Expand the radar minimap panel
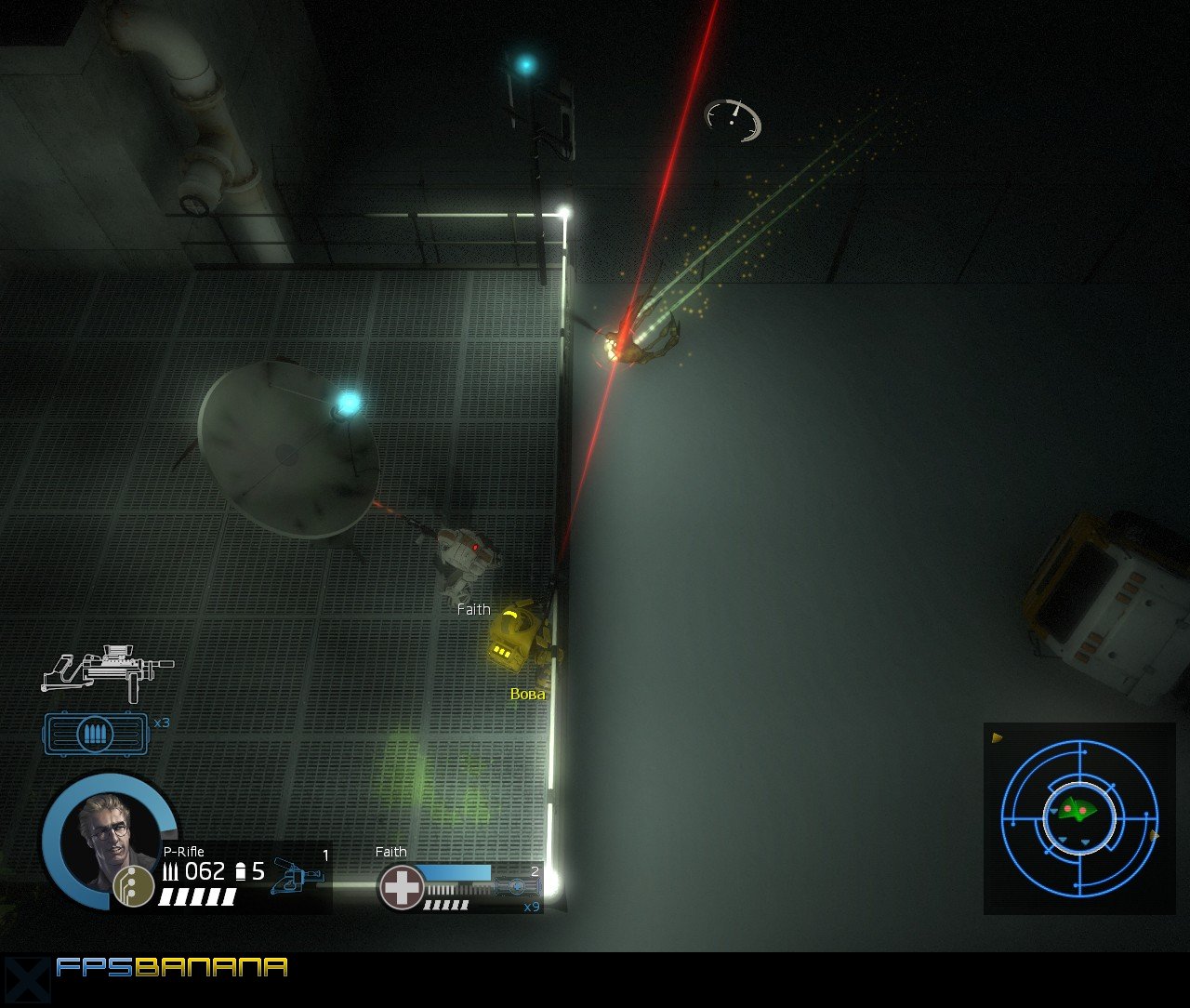1190x1008 pixels. (x=1078, y=818)
